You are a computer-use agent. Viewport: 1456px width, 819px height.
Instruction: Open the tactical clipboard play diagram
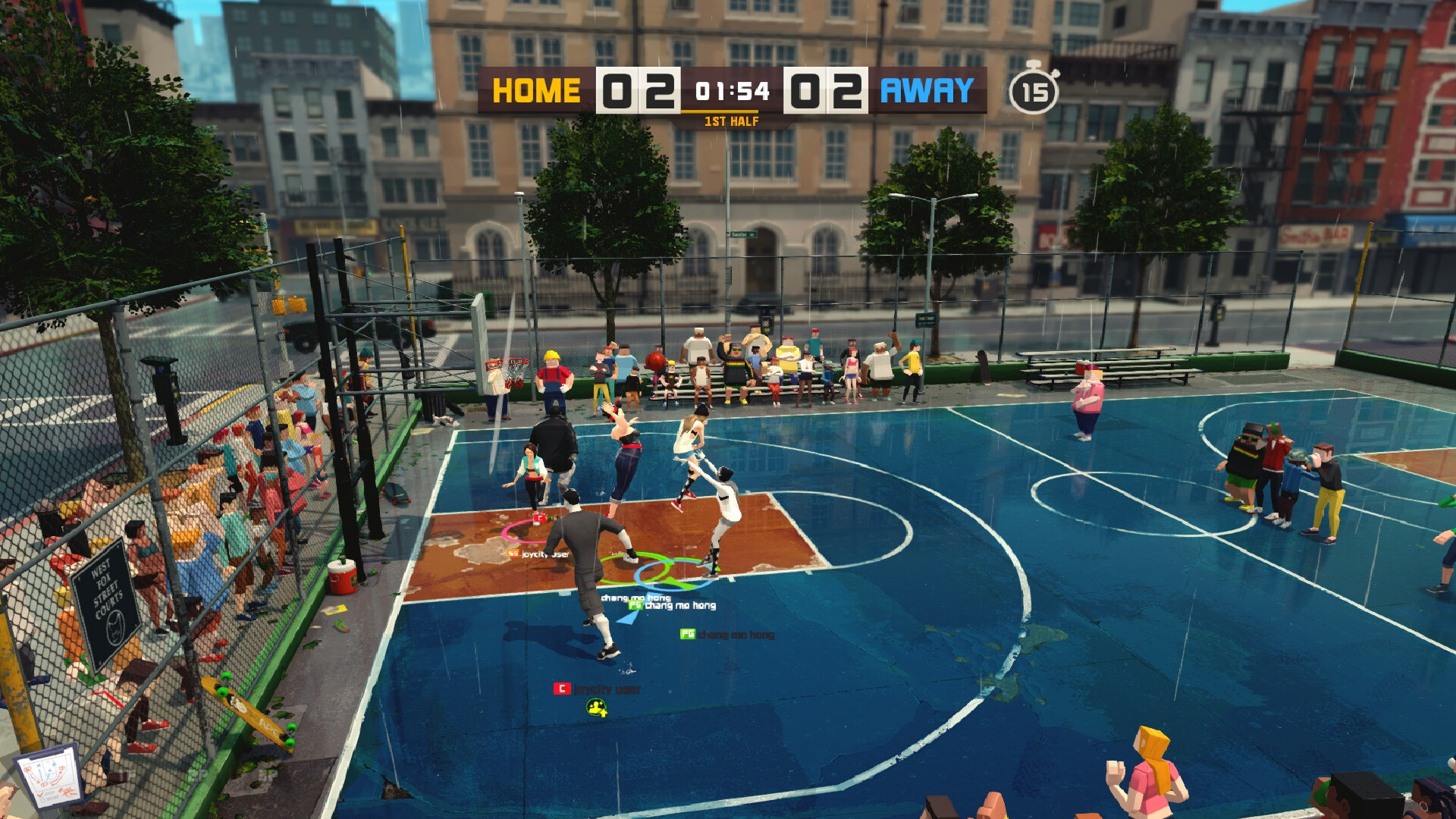click(50, 775)
